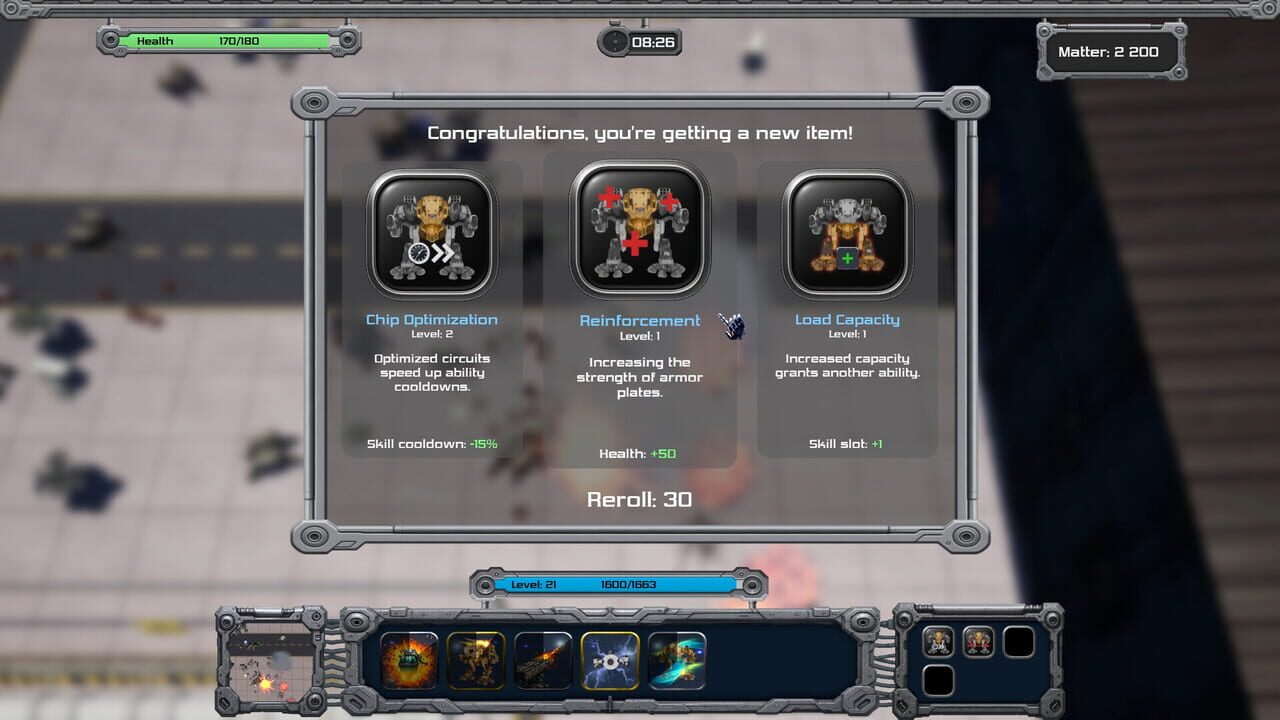Viewport: 1280px width, 720px height.
Task: Toggle the gold-highlighted electric drone skill slot
Action: coord(610,660)
